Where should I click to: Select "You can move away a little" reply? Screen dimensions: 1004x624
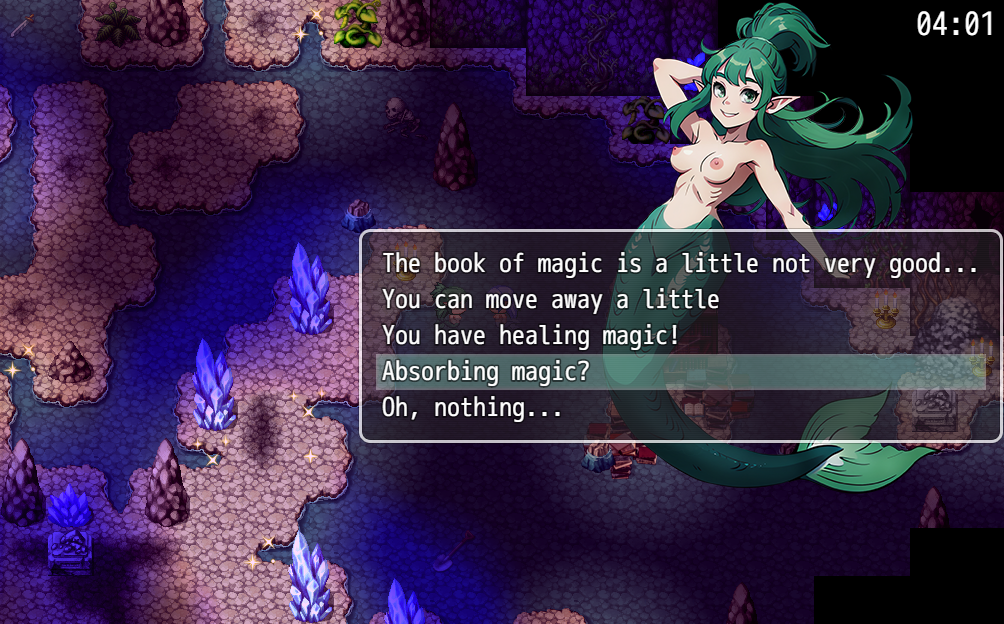coord(550,300)
